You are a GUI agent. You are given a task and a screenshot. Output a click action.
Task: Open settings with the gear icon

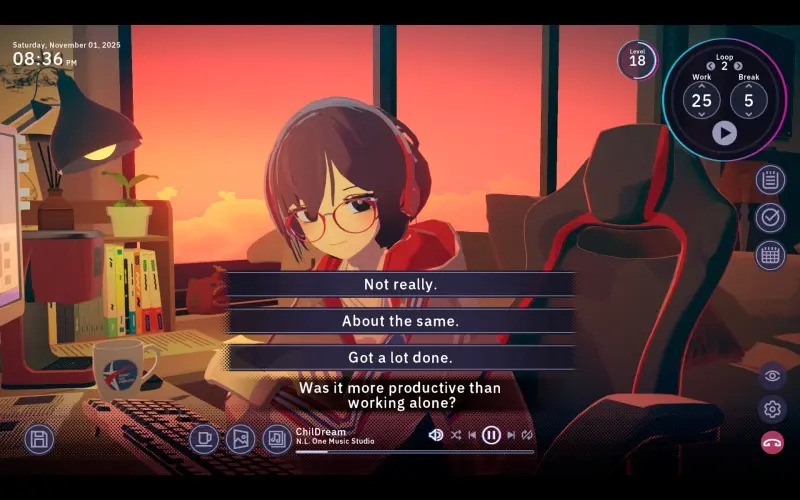point(771,408)
